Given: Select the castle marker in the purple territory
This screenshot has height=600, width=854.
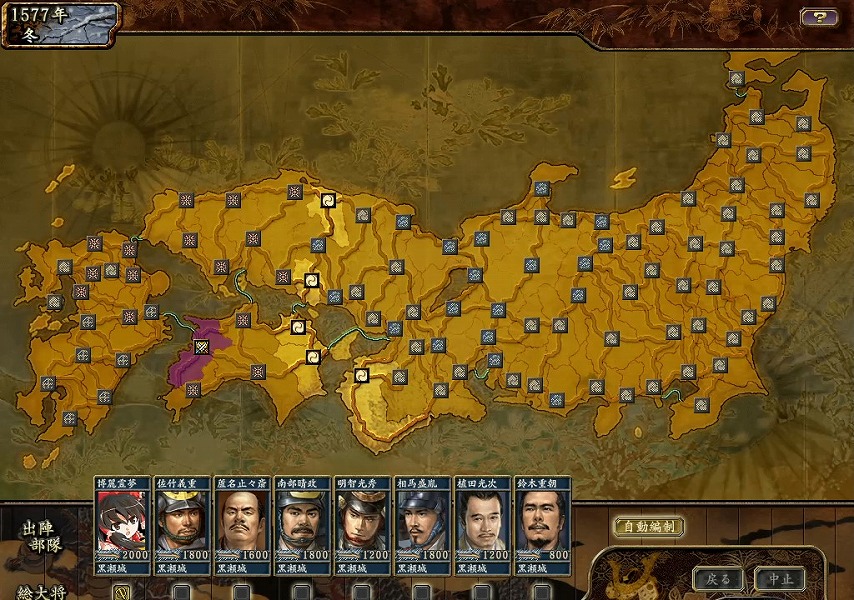Looking at the screenshot, I should click(x=203, y=347).
